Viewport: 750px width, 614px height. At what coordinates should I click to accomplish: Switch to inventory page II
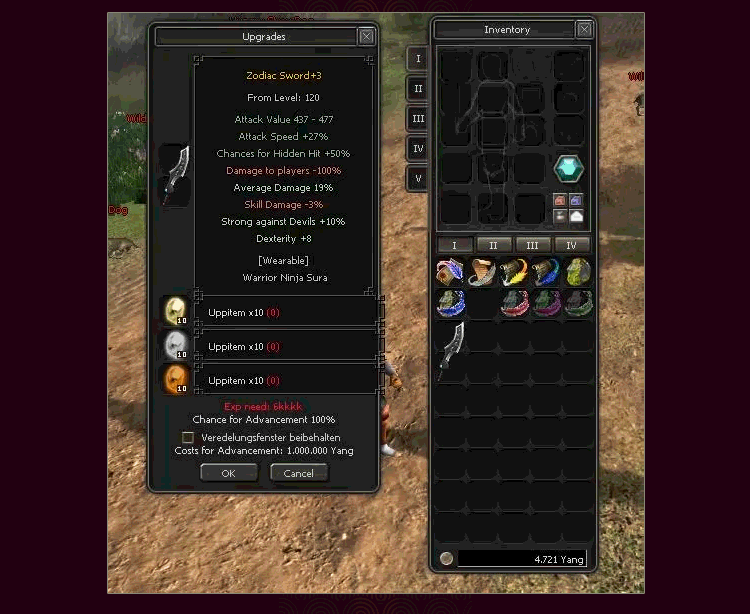pos(494,245)
